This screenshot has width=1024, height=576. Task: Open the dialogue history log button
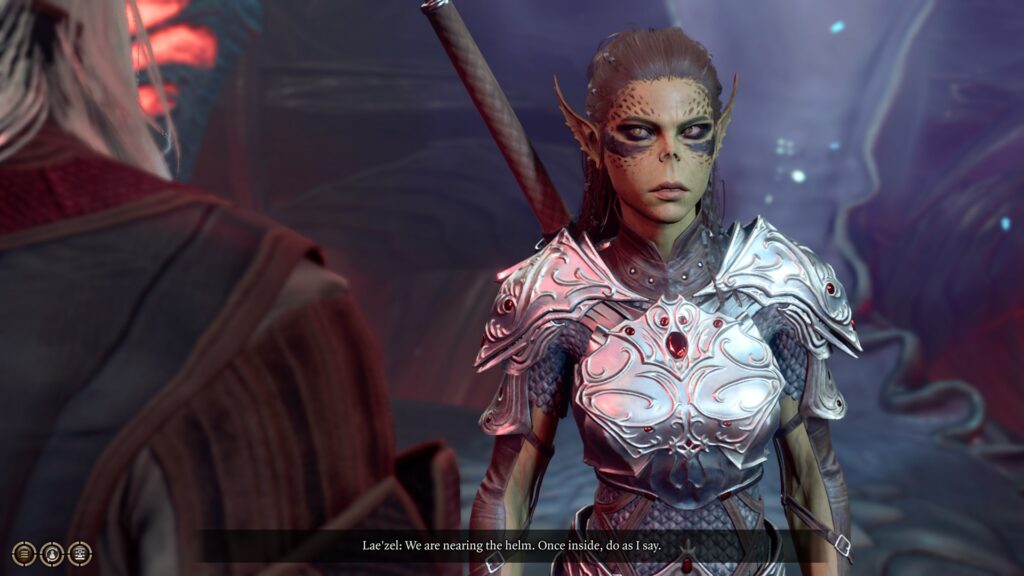tap(24, 553)
